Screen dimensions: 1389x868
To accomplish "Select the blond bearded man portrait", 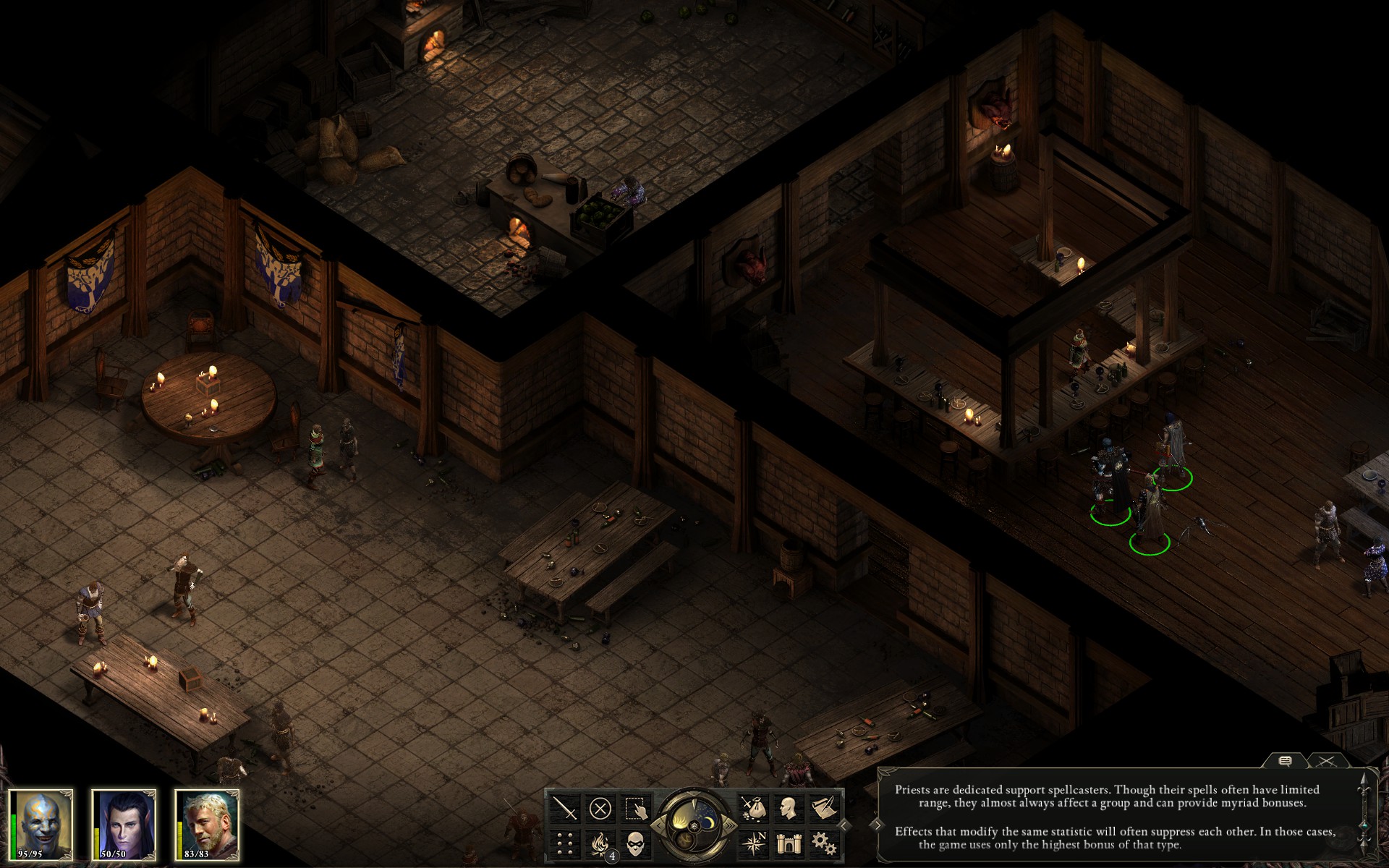I will click(208, 825).
